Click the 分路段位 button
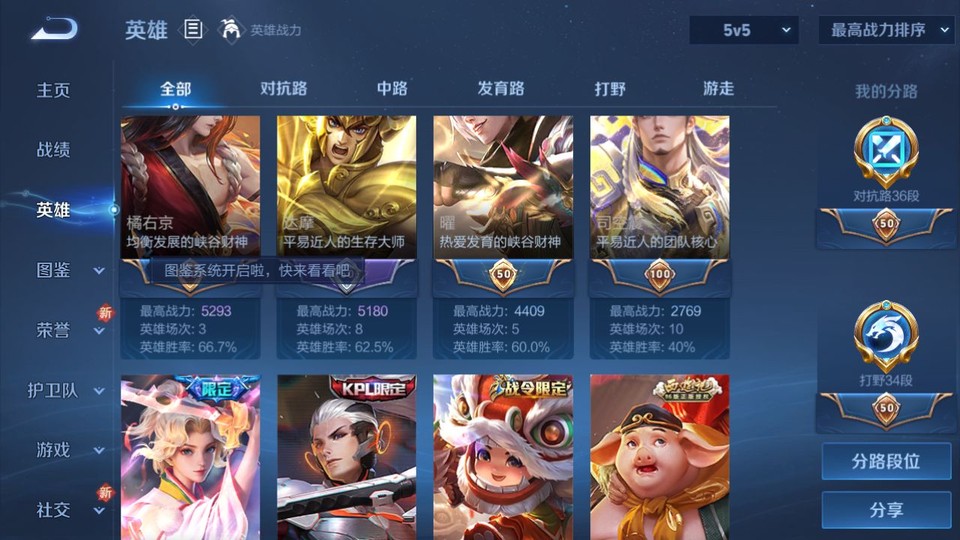 tap(886, 462)
